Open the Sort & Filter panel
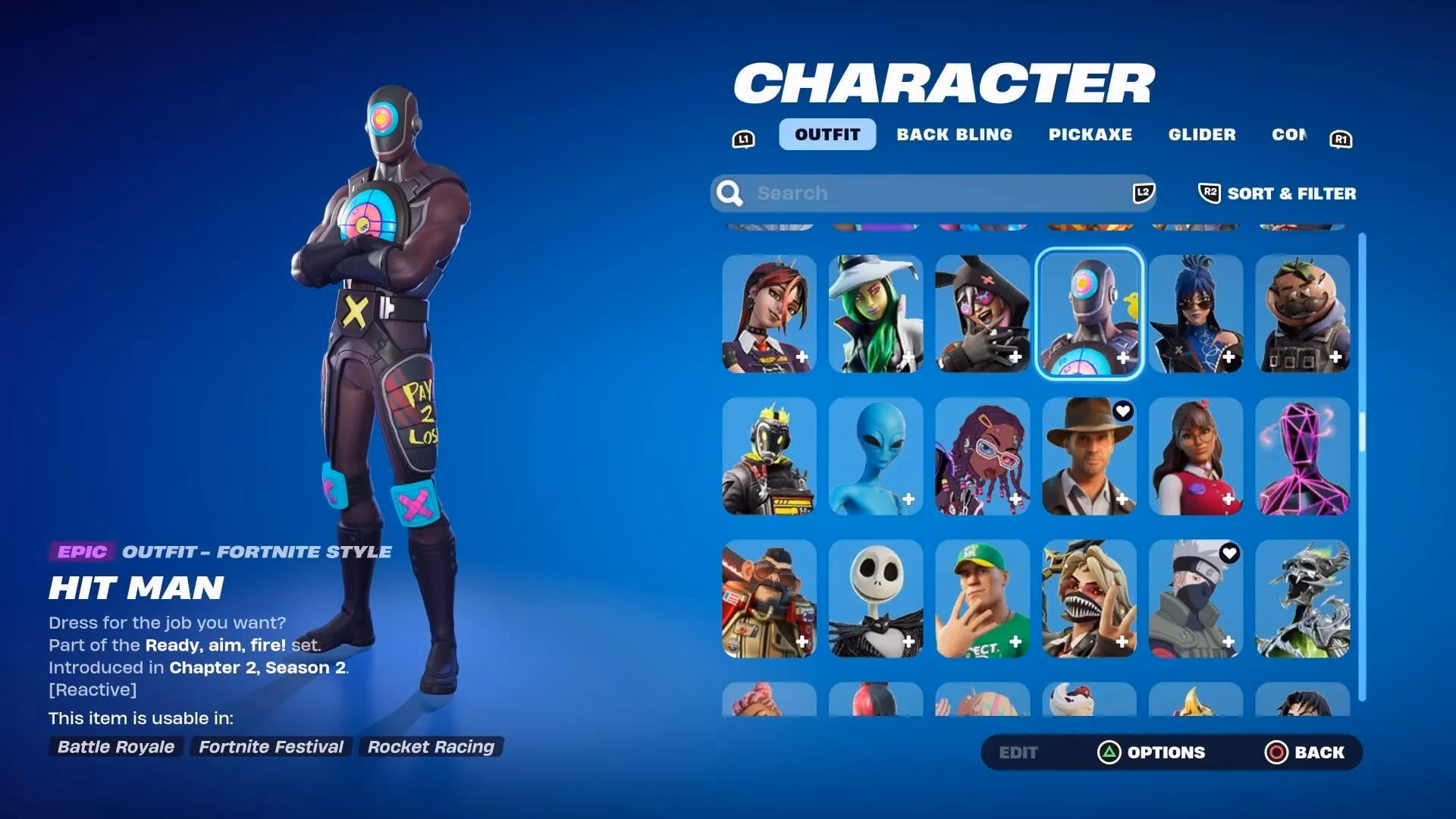Viewport: 1456px width, 819px height. click(x=1290, y=193)
